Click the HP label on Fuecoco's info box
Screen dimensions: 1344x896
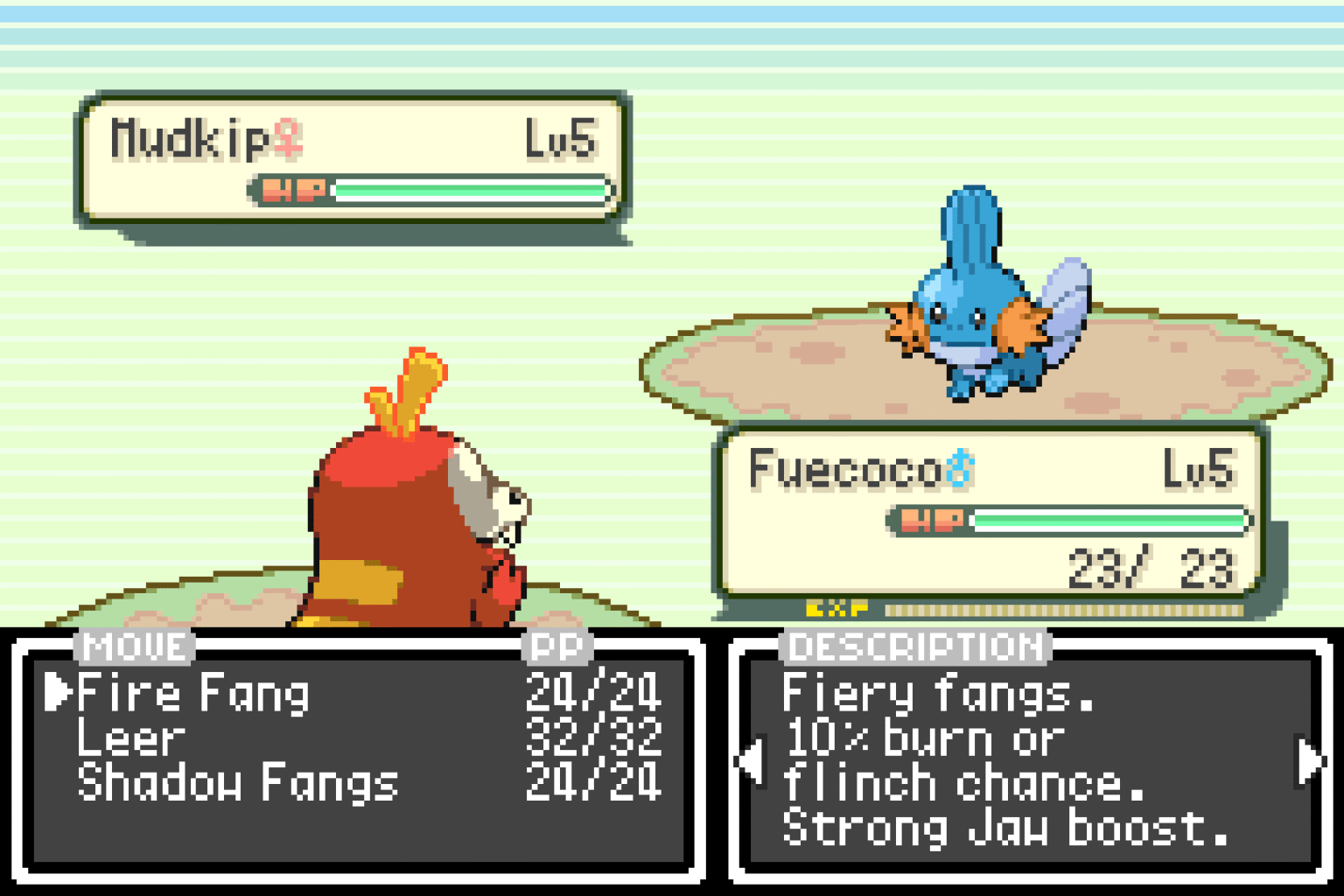click(x=931, y=519)
